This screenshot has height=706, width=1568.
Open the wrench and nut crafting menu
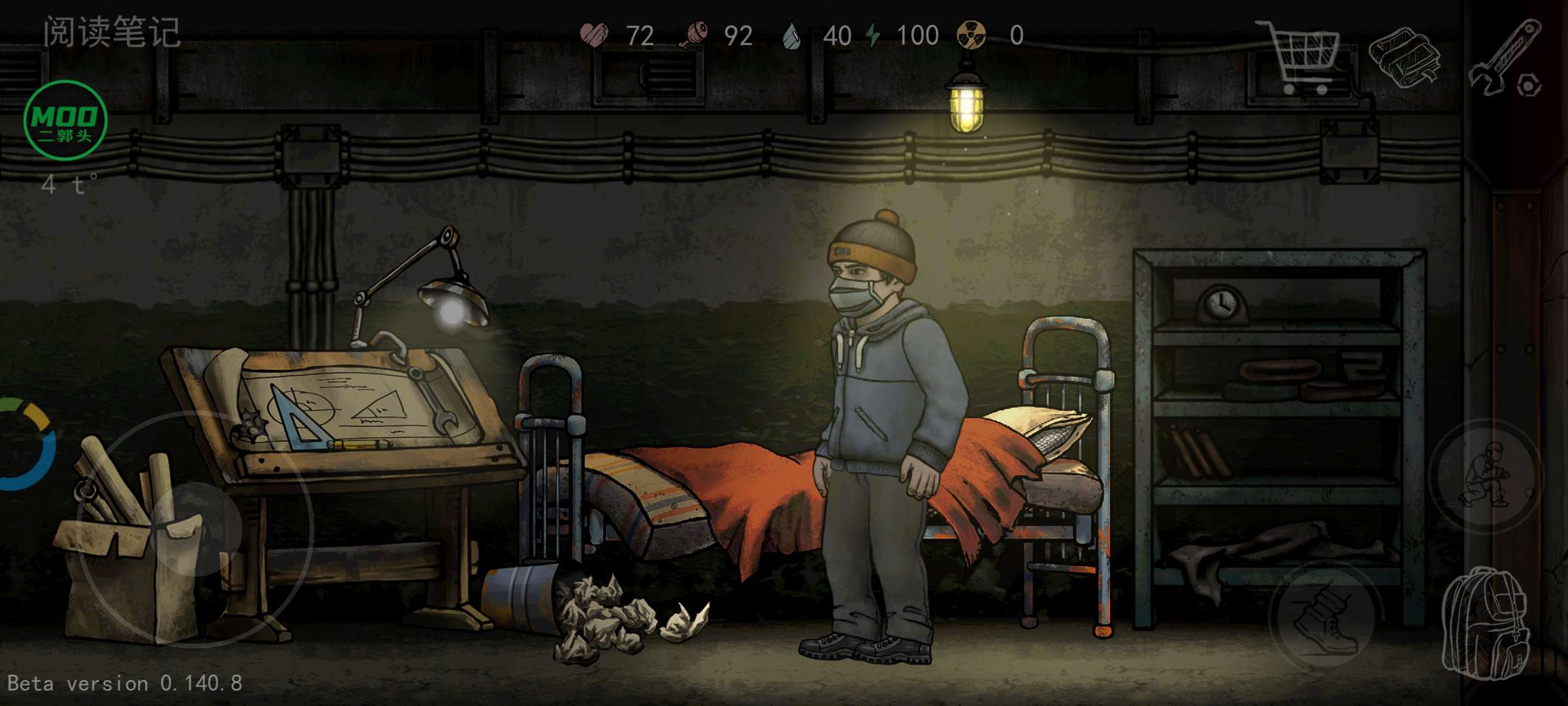(1506, 59)
